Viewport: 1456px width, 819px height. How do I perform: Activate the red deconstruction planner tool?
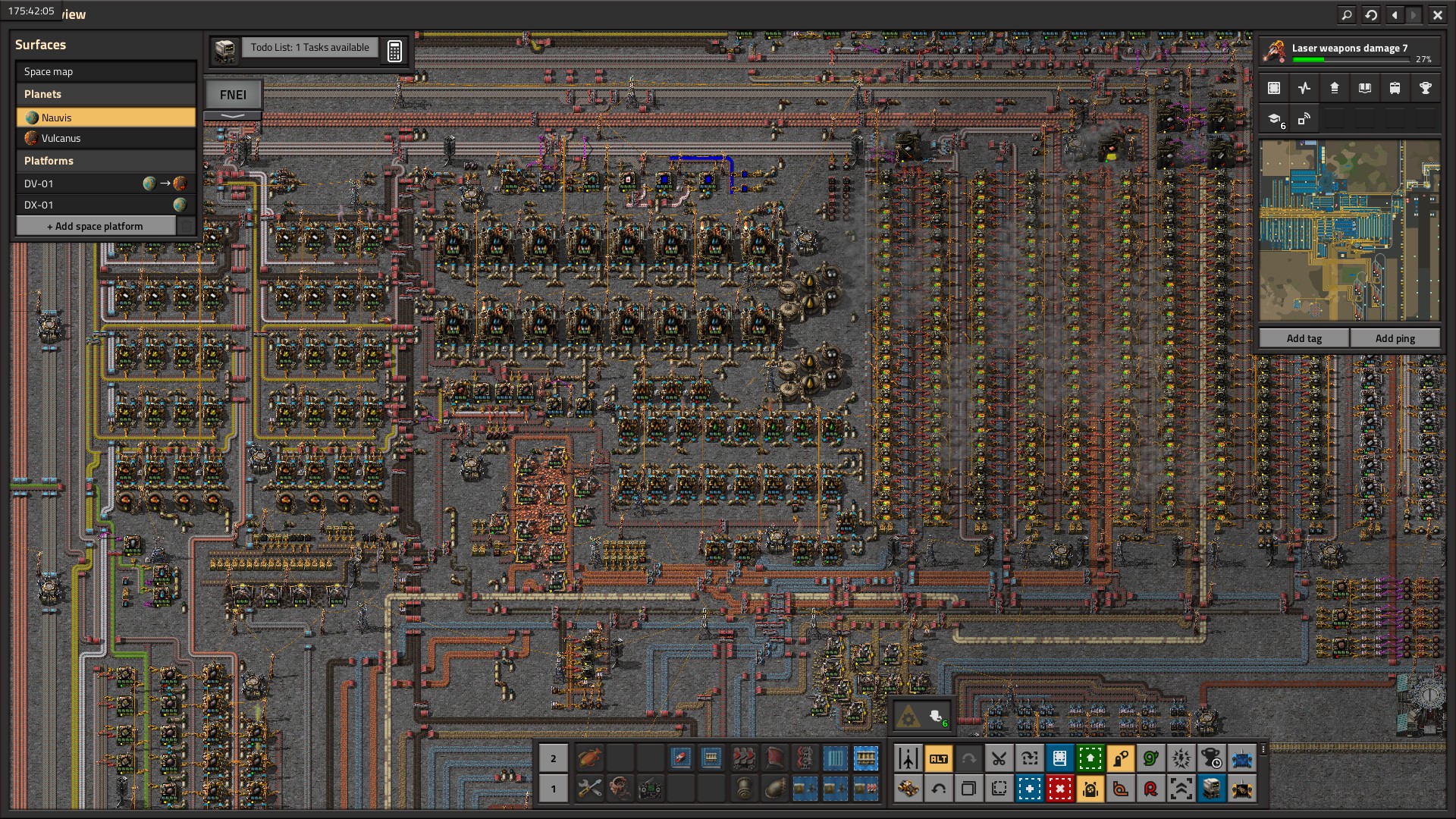click(x=1059, y=789)
